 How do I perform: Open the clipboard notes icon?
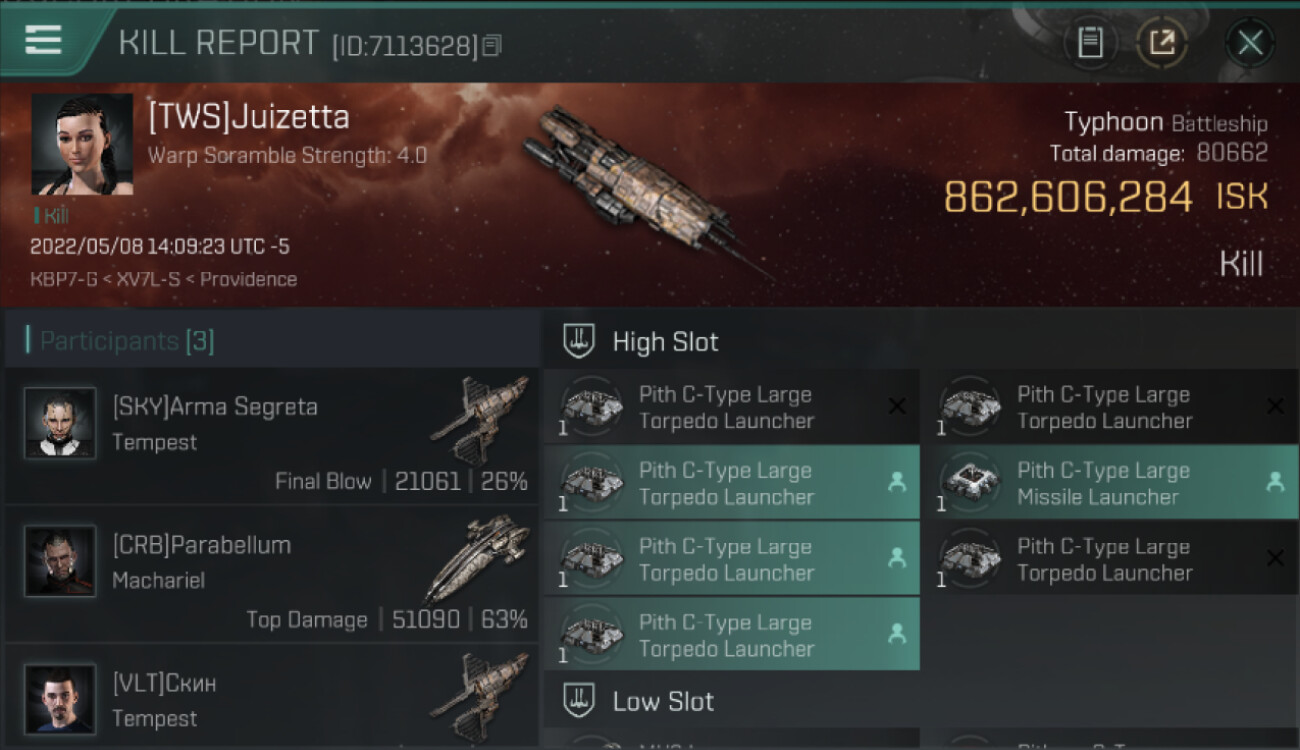tap(1090, 43)
